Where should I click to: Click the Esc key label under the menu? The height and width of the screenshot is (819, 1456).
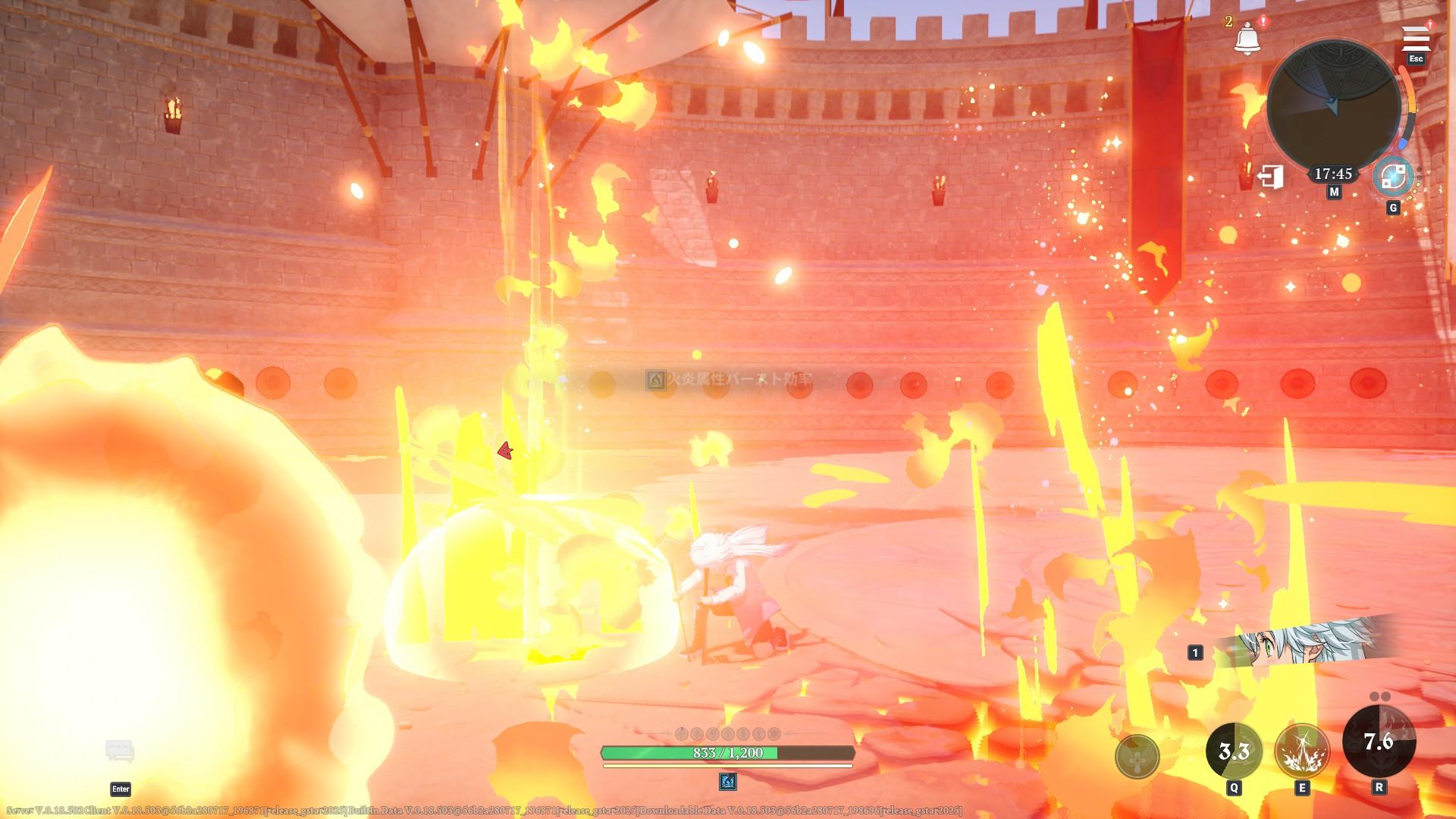[x=1417, y=58]
